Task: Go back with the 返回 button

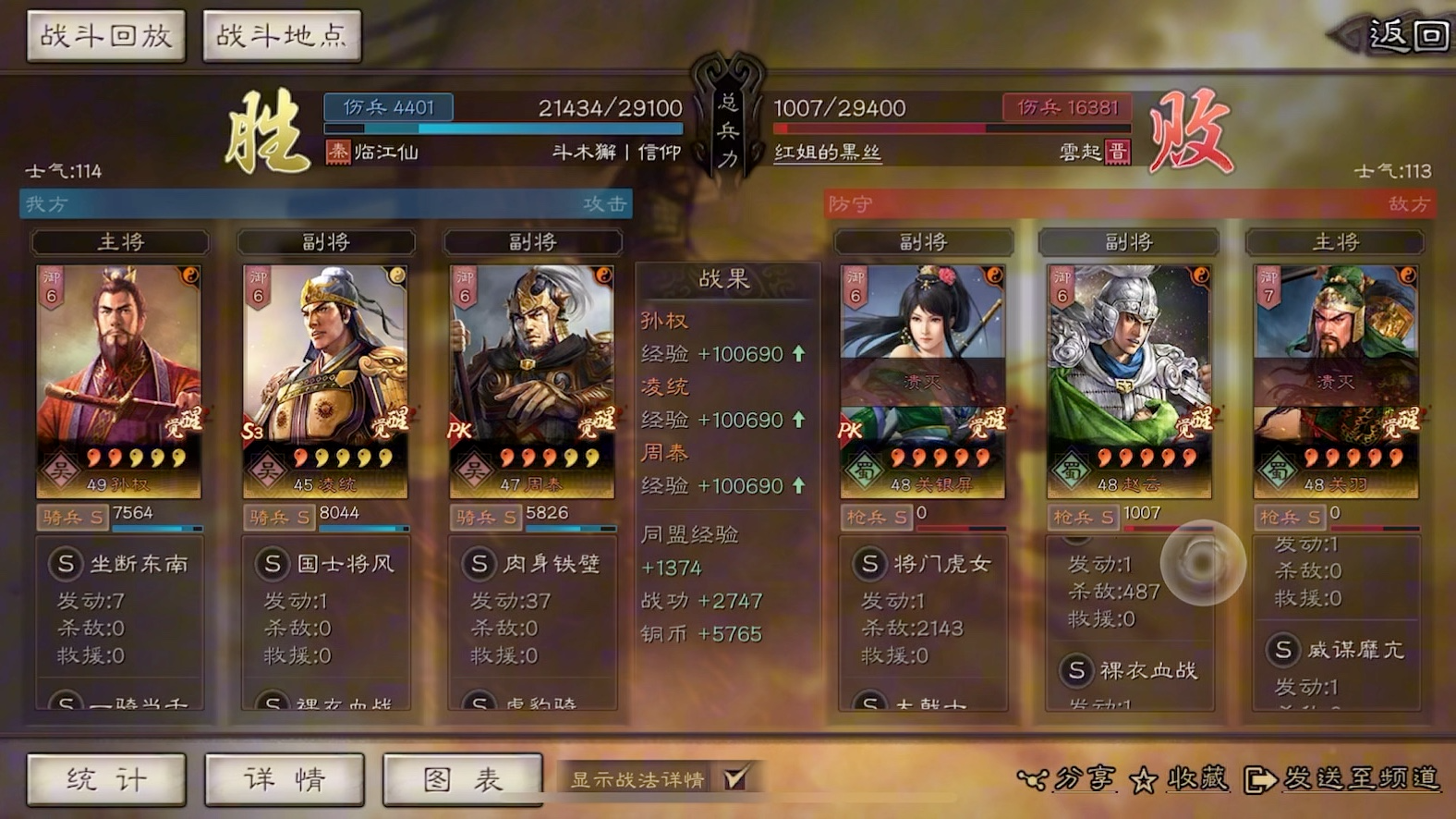Action: click(x=1407, y=35)
